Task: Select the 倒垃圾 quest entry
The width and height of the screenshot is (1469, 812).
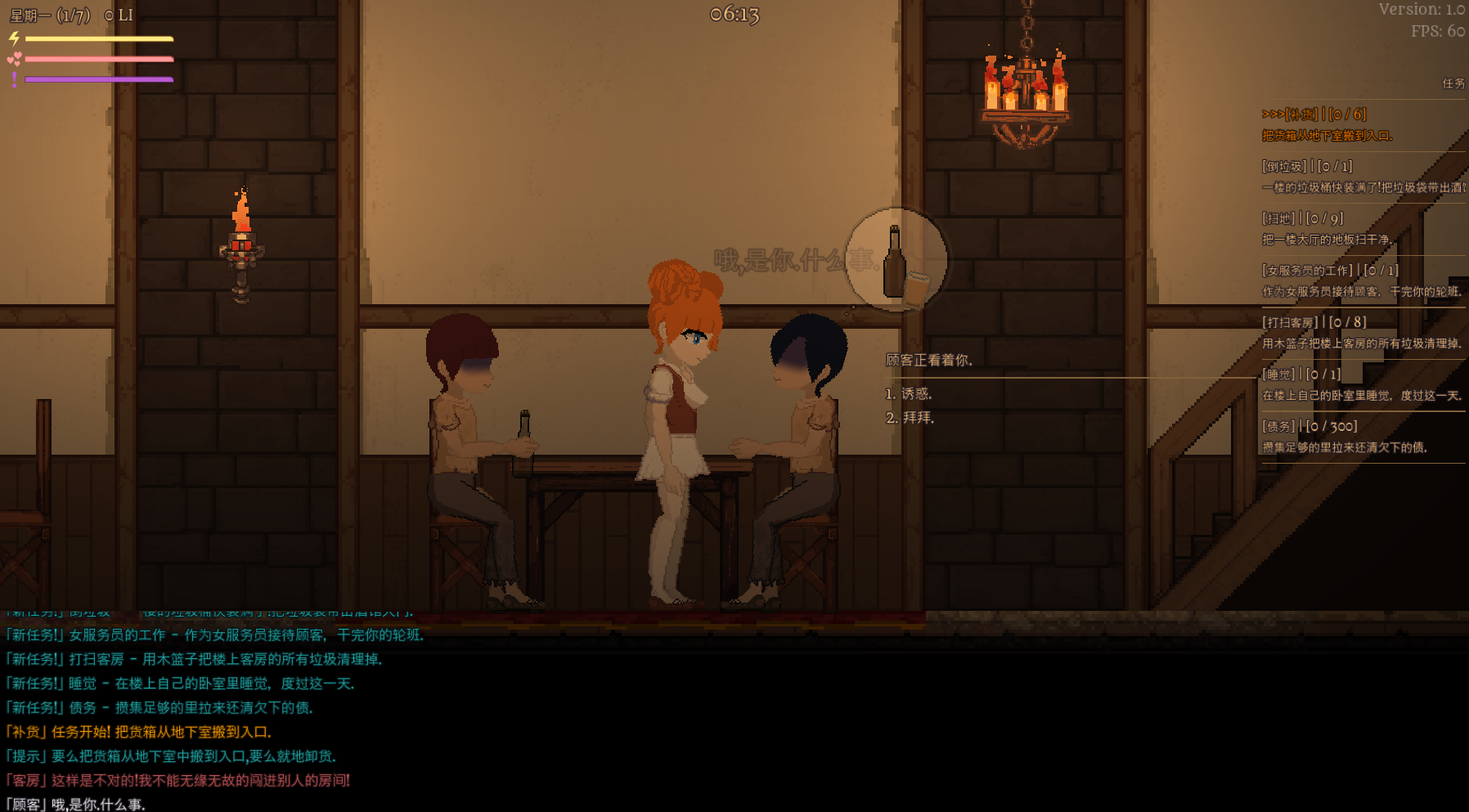Action: [1363, 177]
